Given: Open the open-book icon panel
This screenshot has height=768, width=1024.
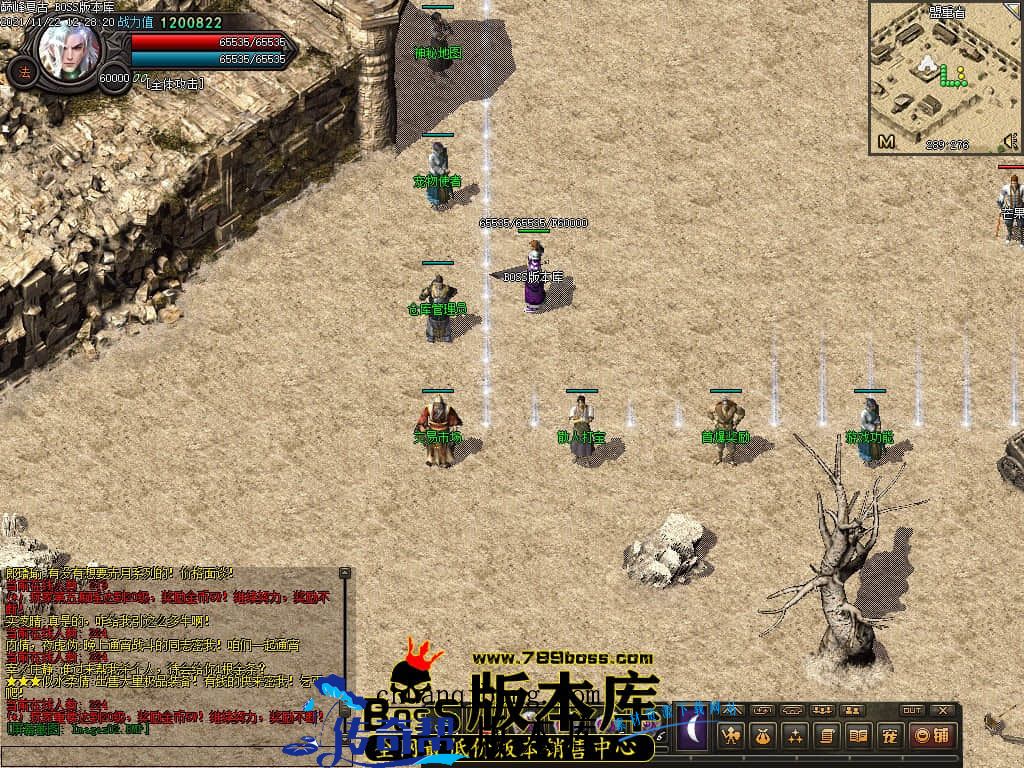Looking at the screenshot, I should click(x=858, y=737).
